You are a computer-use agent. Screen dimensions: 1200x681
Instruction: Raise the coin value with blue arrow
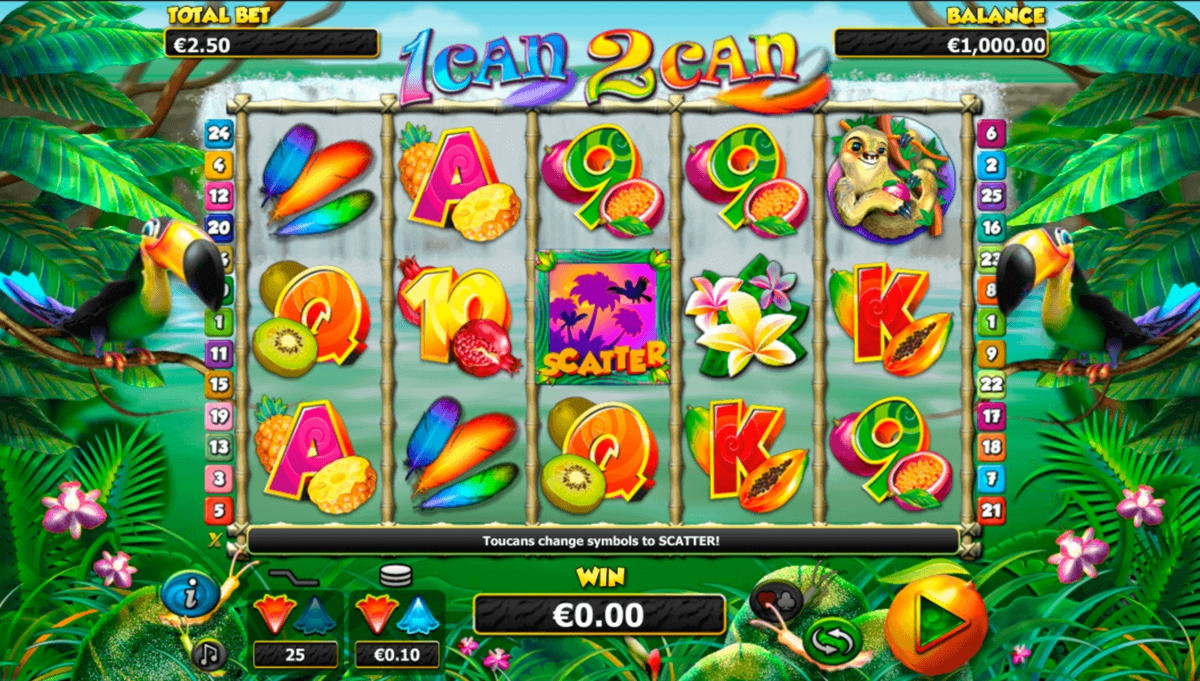(x=417, y=613)
